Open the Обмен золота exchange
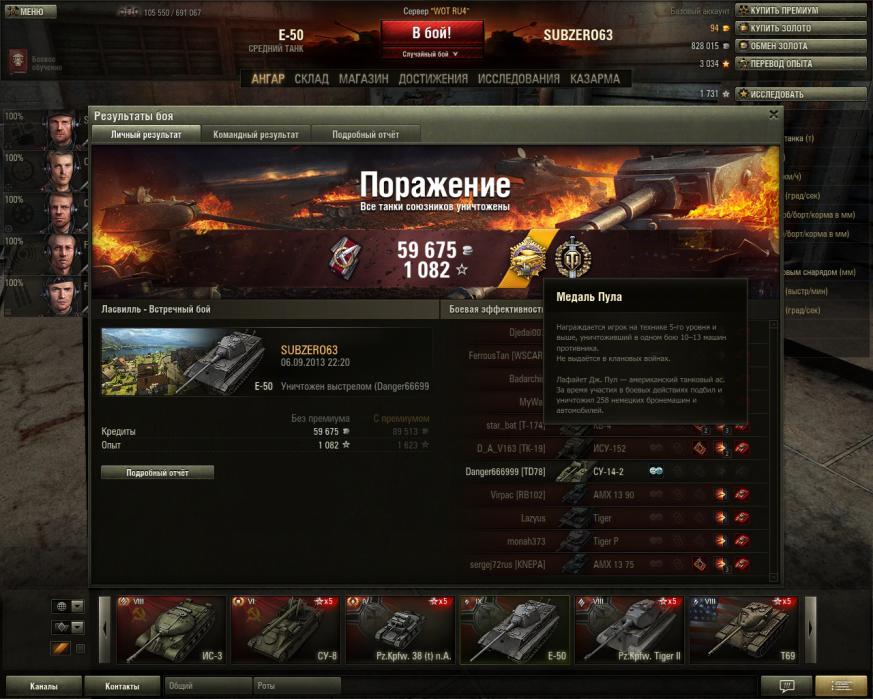Screen dimensions: 873x699 coord(801,46)
